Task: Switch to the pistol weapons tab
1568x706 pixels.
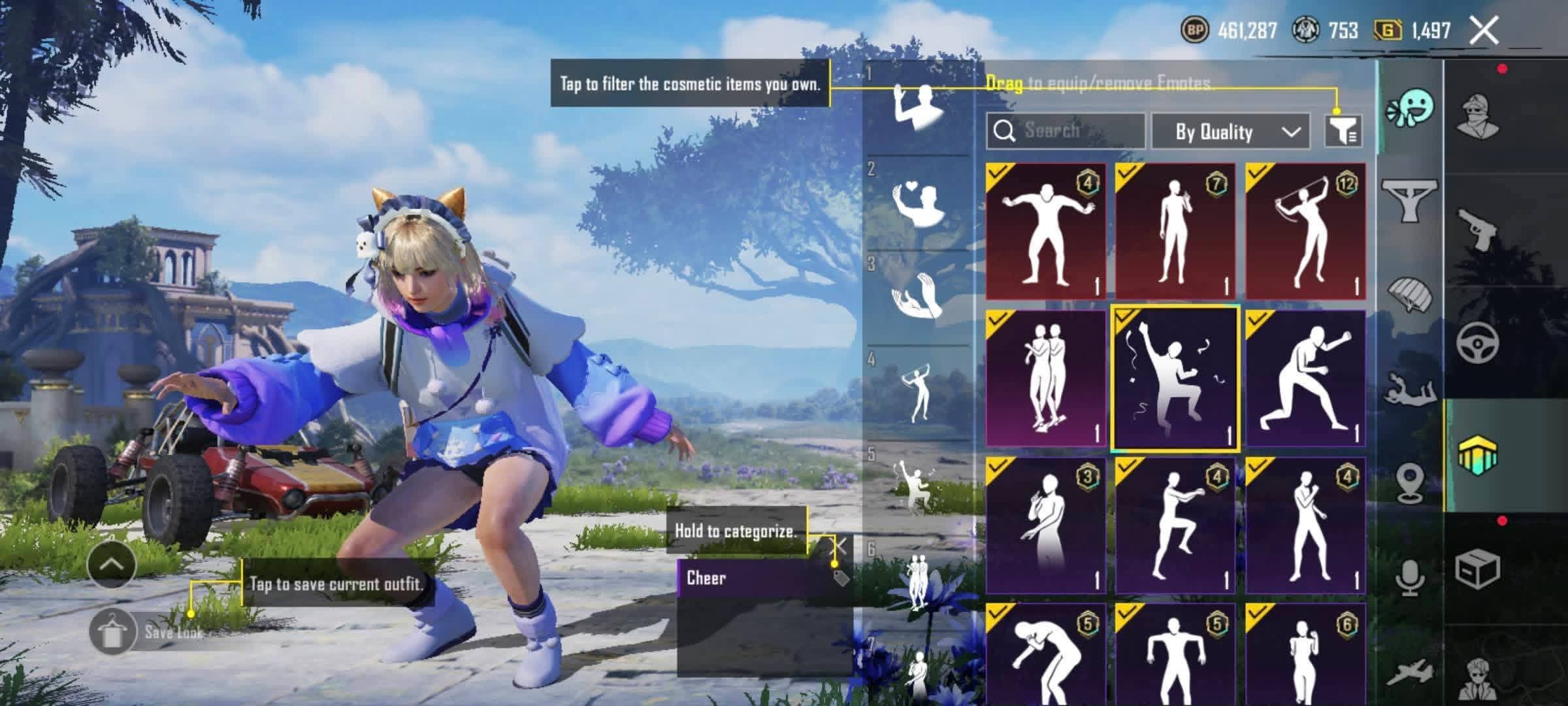Action: (1479, 229)
